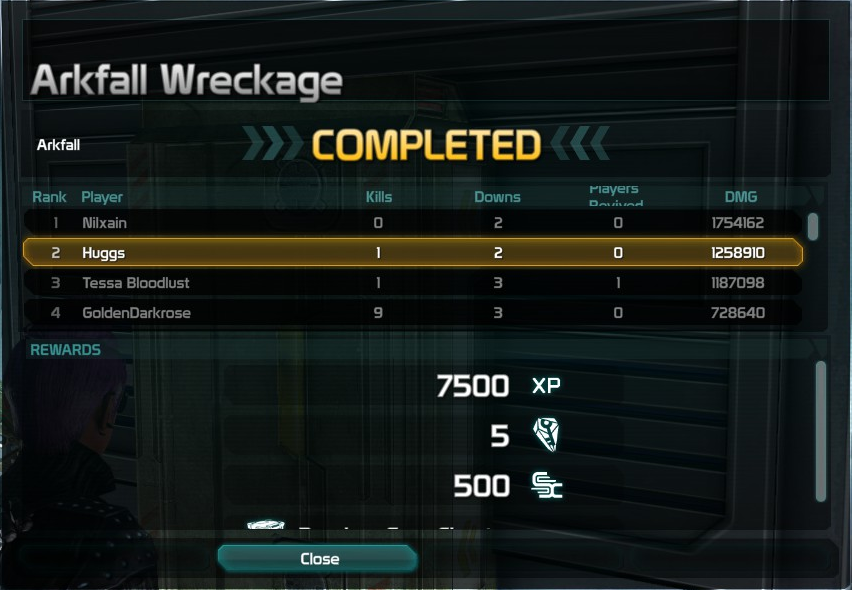Click GoldenDarkrose's leaderboard entry
Viewport: 852px width, 590px height.
point(412,313)
